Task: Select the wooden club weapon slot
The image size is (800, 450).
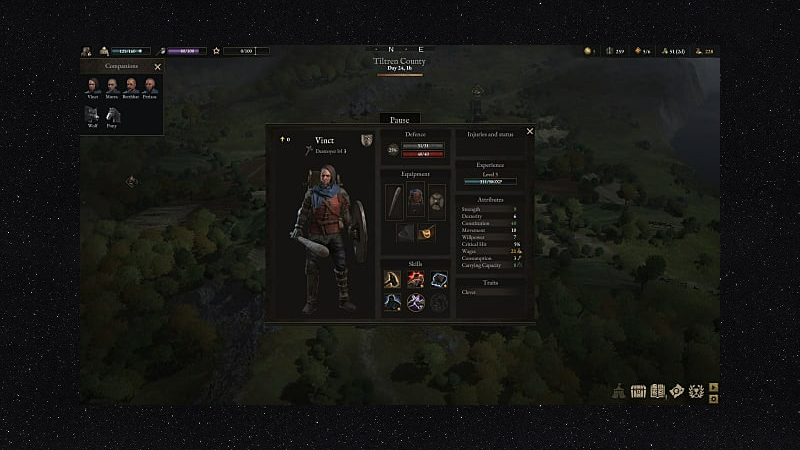Action: [394, 201]
